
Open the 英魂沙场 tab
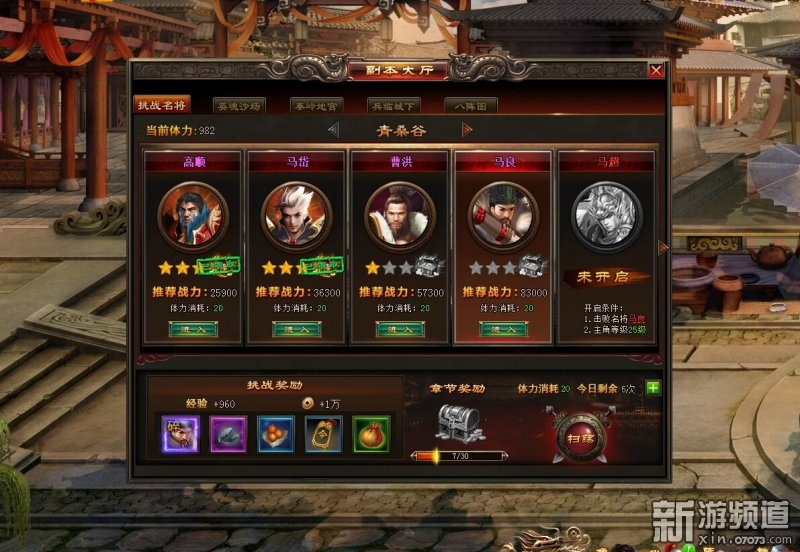[239, 105]
